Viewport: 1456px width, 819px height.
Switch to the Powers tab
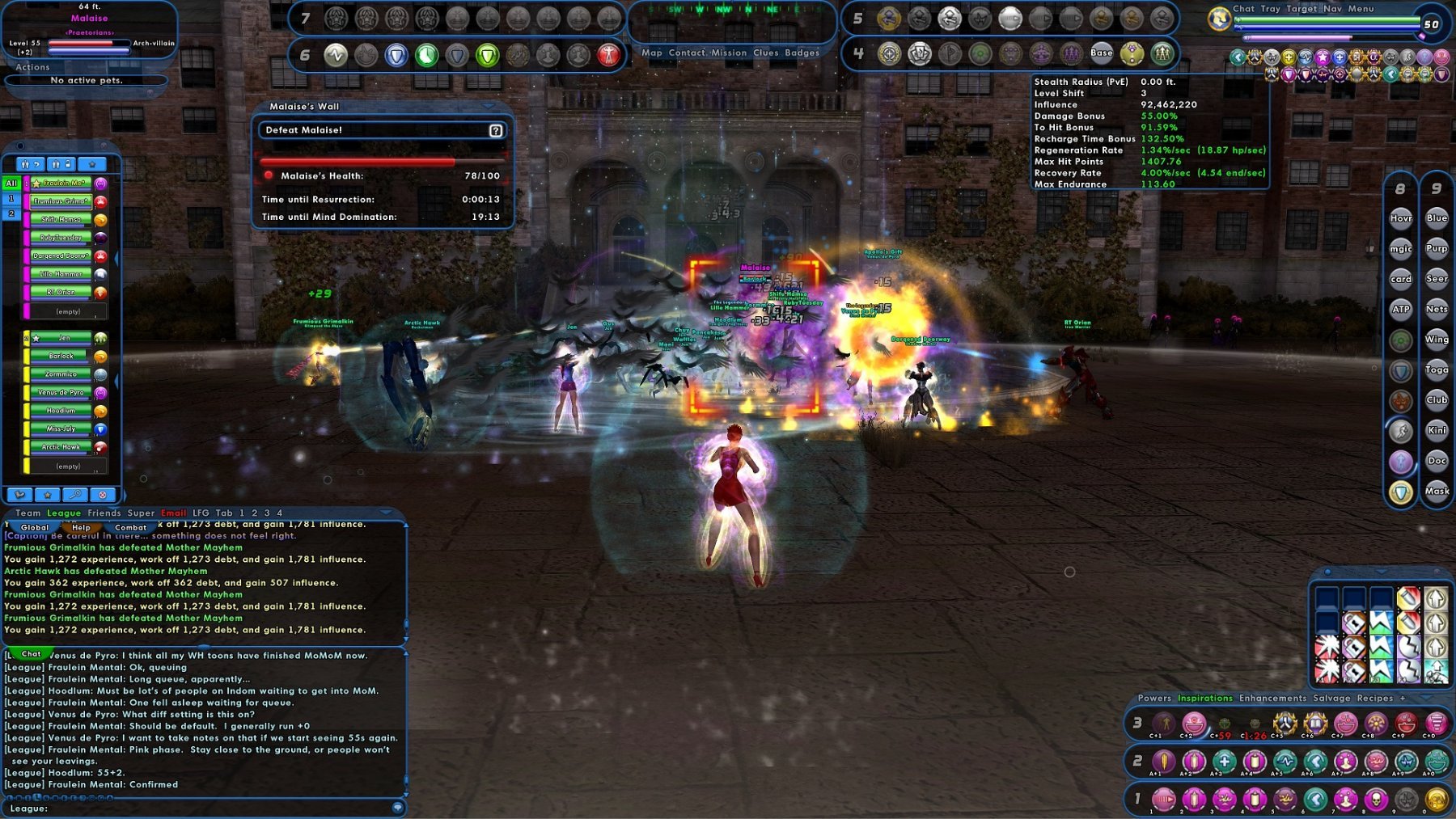tap(1153, 698)
